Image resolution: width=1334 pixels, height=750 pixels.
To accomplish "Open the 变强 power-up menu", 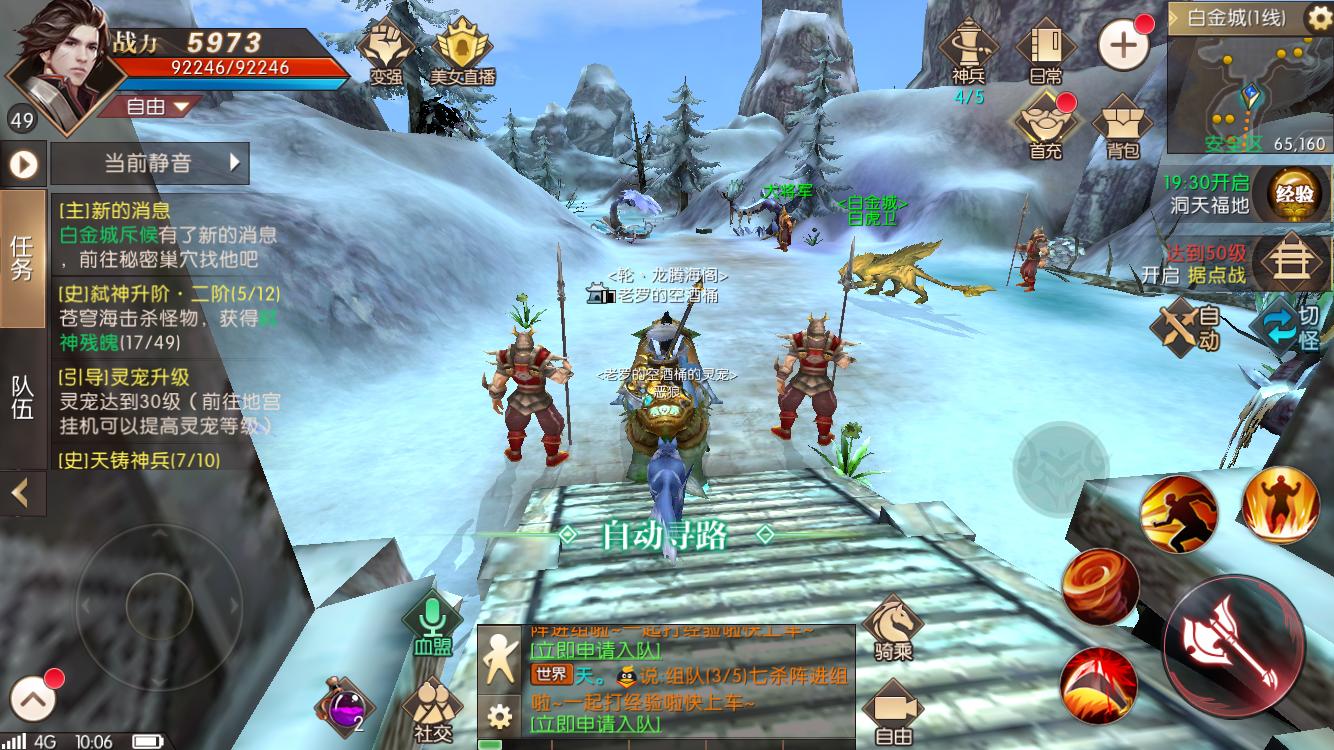I will click(386, 50).
